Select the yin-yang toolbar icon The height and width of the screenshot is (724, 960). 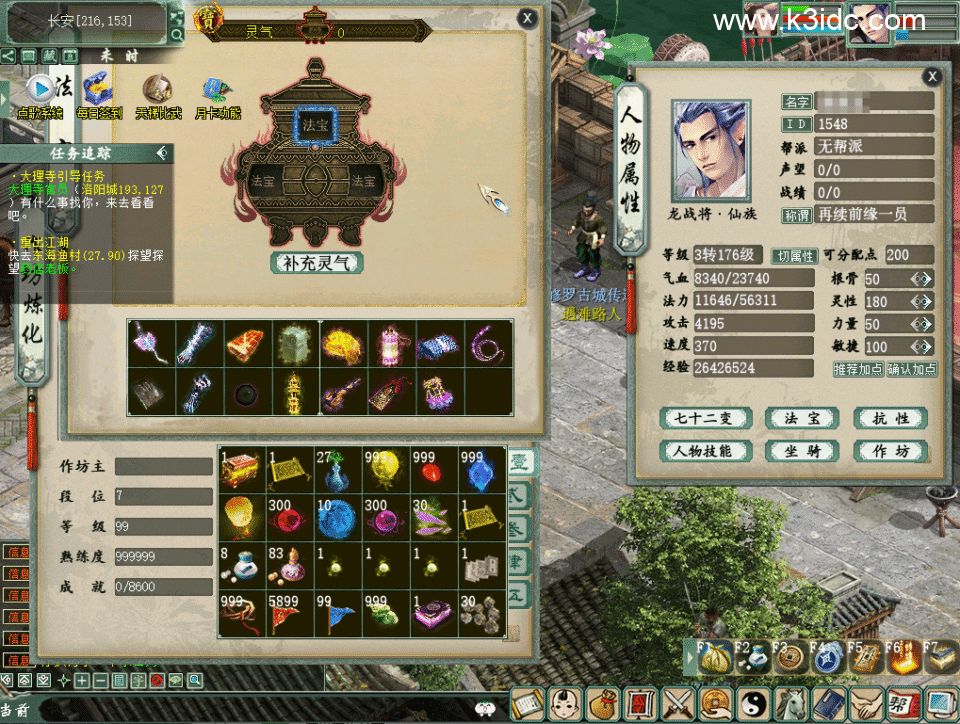pos(755,705)
